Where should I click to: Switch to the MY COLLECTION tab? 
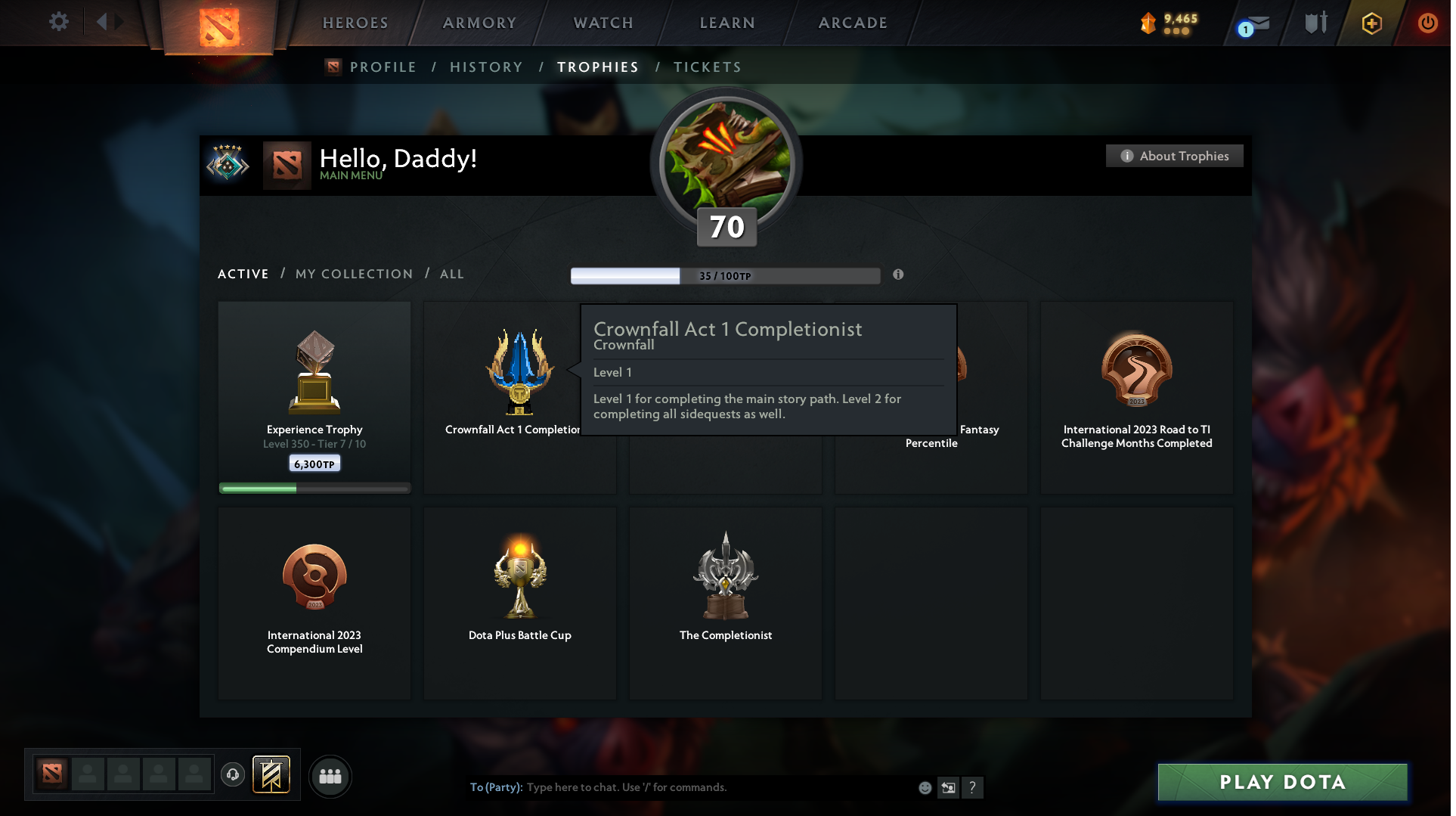[x=353, y=274]
